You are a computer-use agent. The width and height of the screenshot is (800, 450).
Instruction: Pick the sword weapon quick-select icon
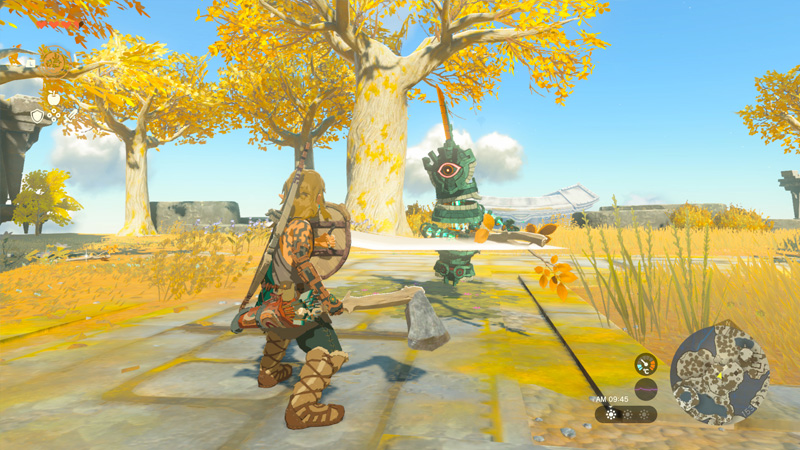point(72,116)
